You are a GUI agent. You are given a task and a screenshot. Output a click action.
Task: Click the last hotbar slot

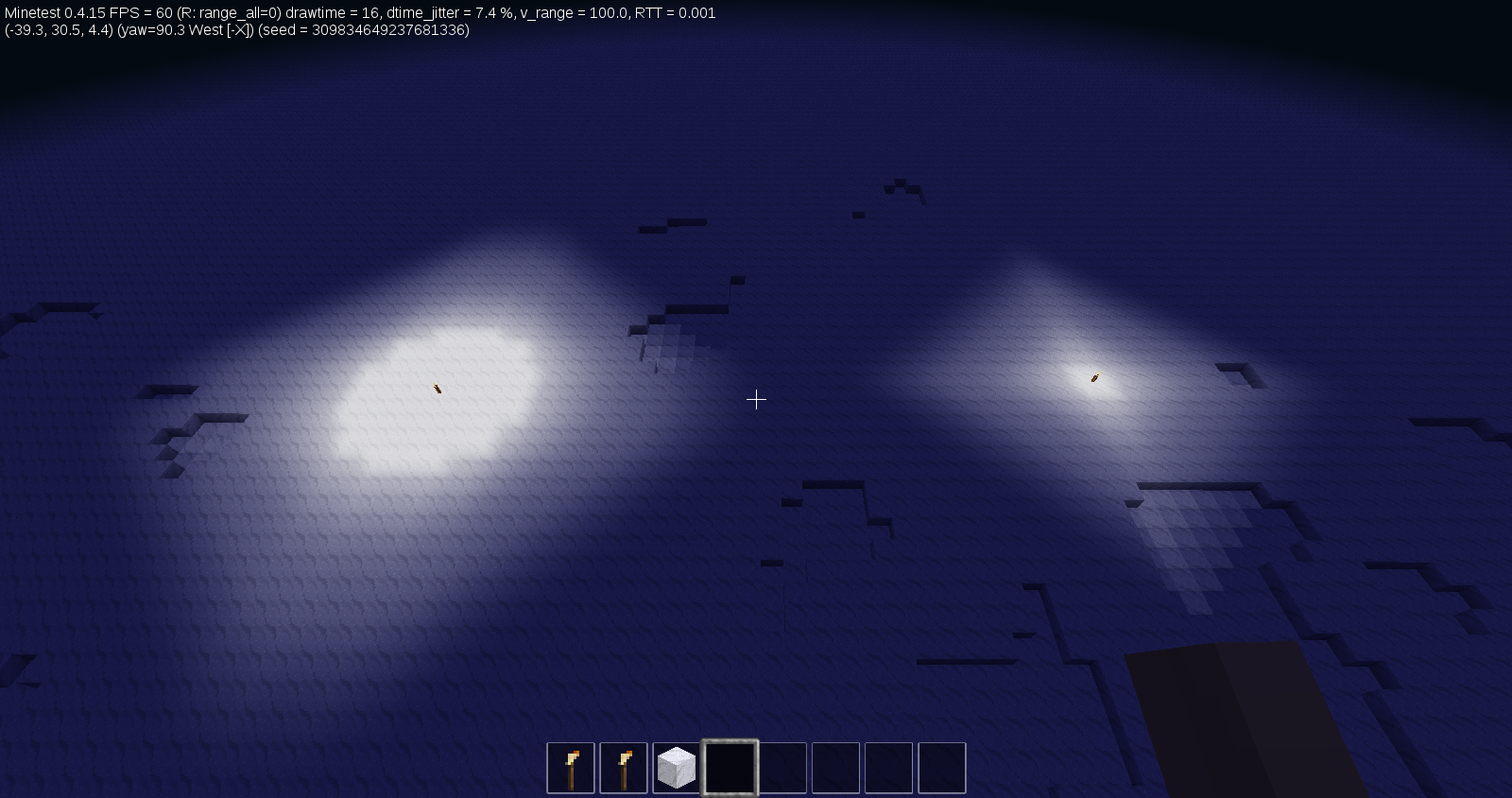click(x=941, y=768)
